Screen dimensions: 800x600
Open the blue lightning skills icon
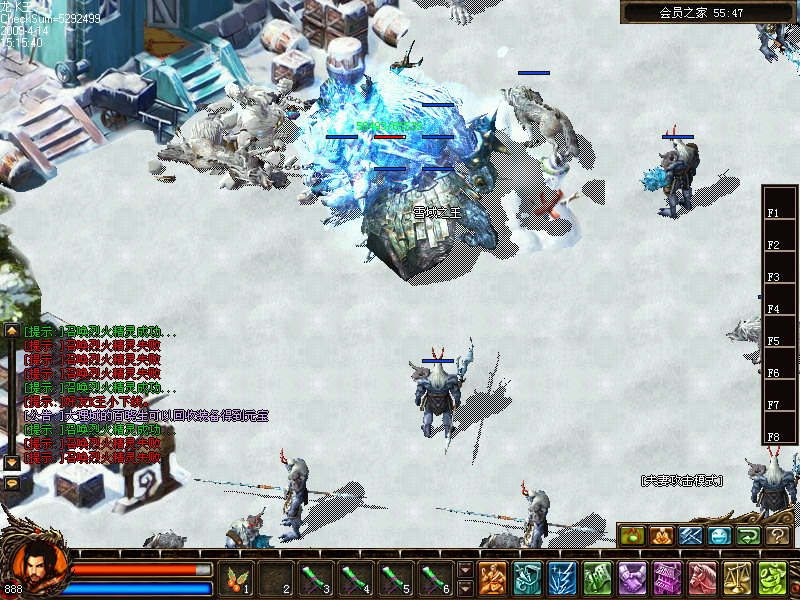point(562,577)
